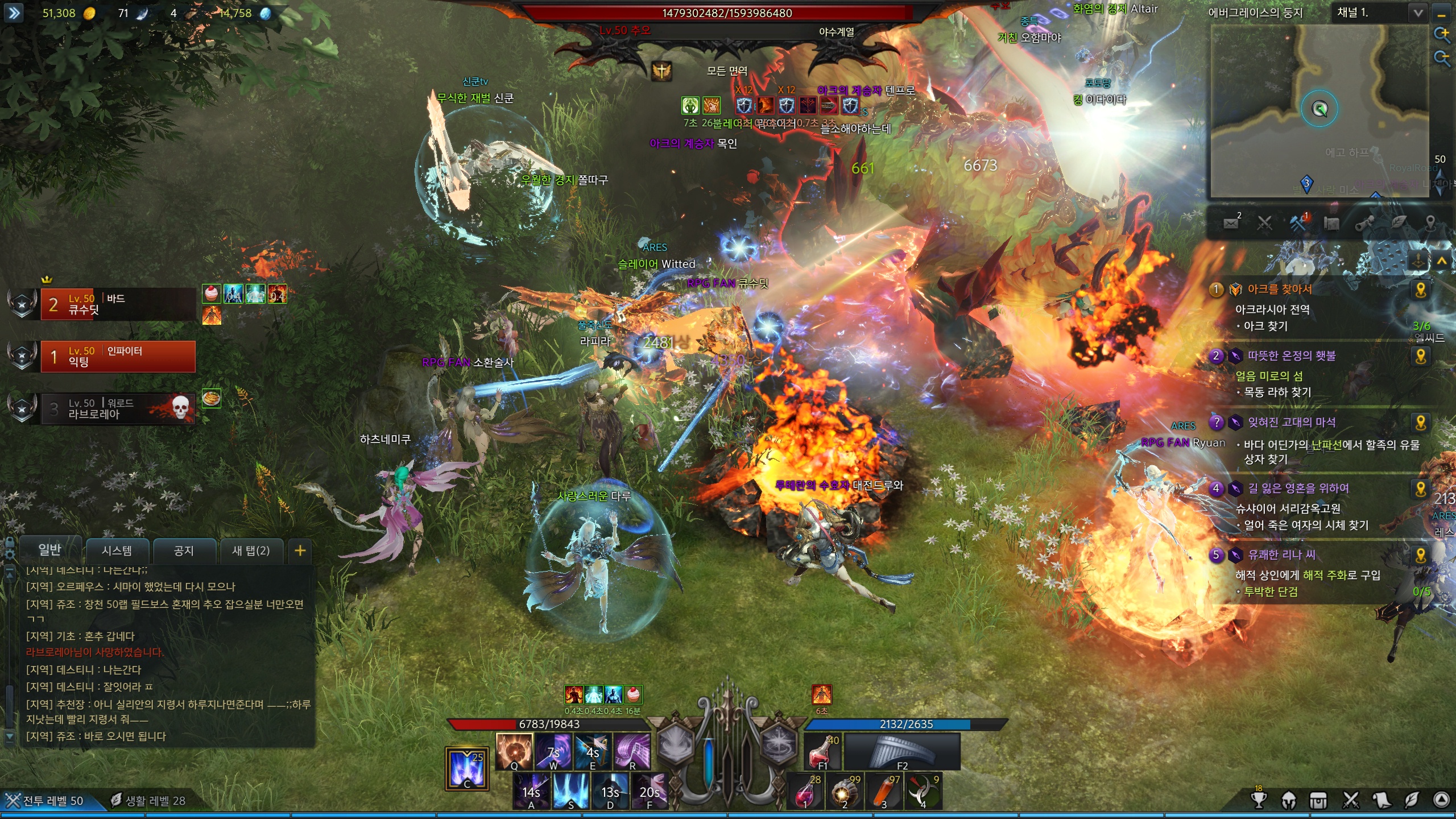1456x819 pixels.
Task: Zoom in the minimap with the plus magnifier
Action: click(1442, 34)
